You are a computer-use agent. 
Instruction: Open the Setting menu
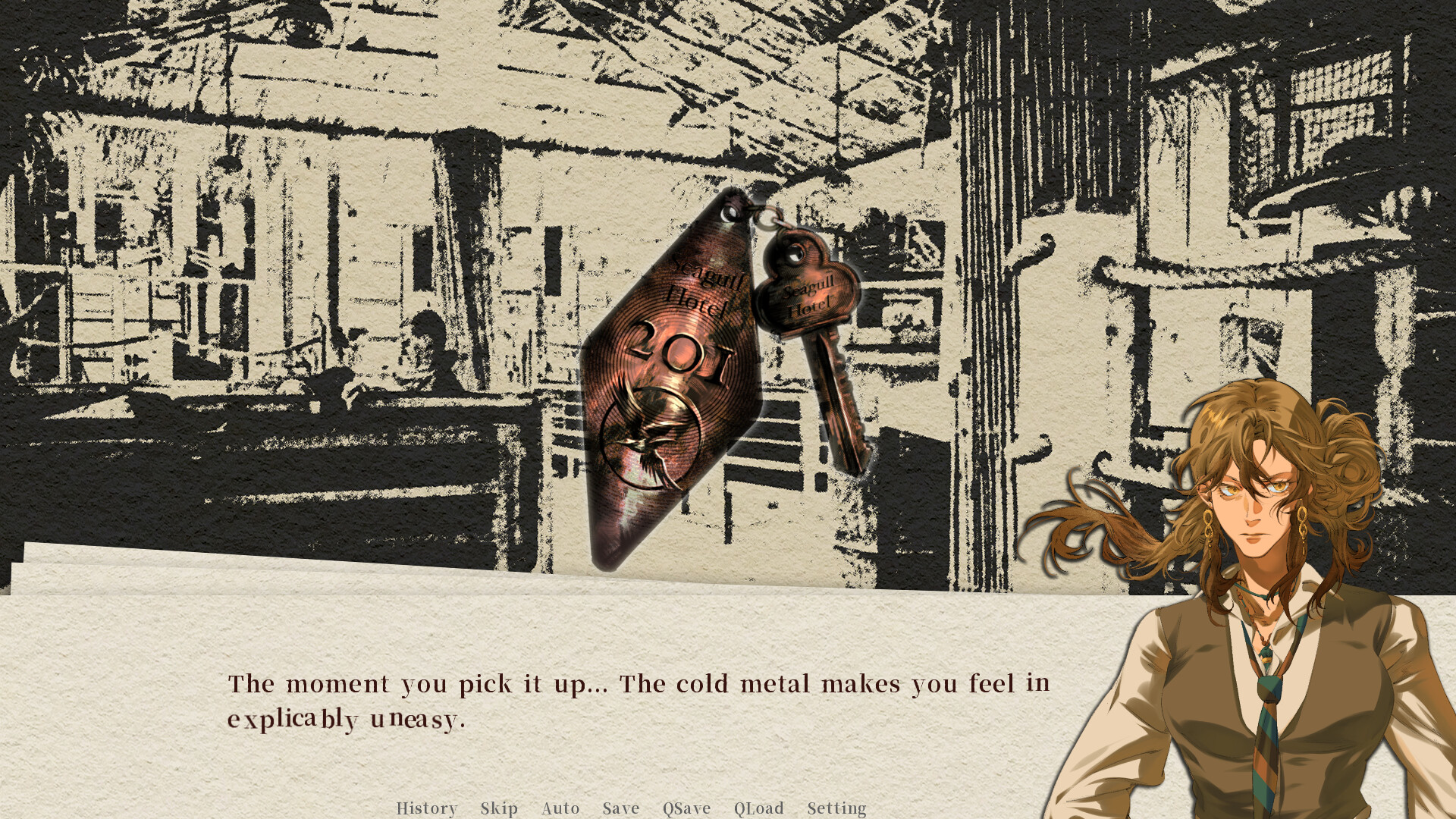(x=836, y=808)
